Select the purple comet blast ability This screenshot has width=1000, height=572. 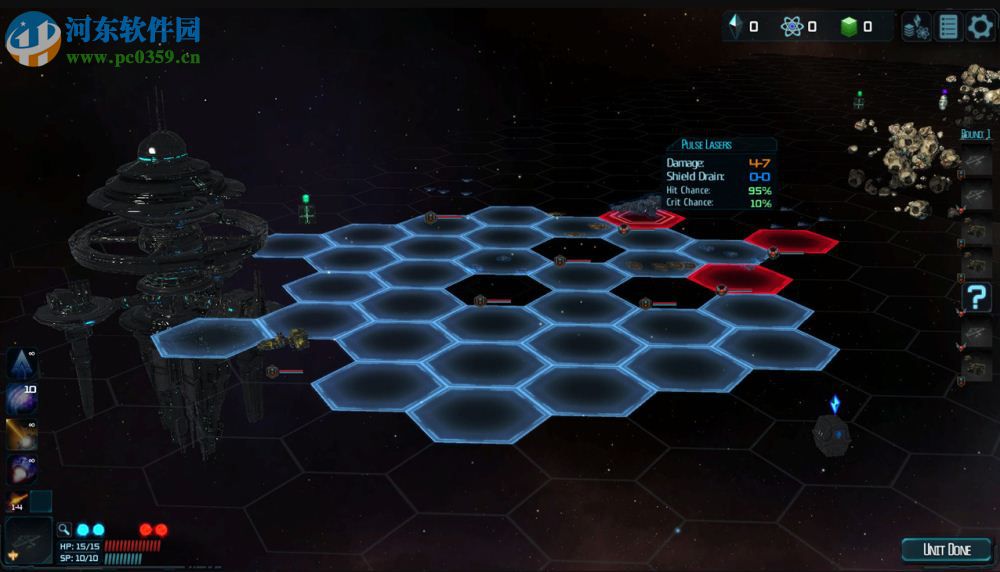click(x=22, y=468)
